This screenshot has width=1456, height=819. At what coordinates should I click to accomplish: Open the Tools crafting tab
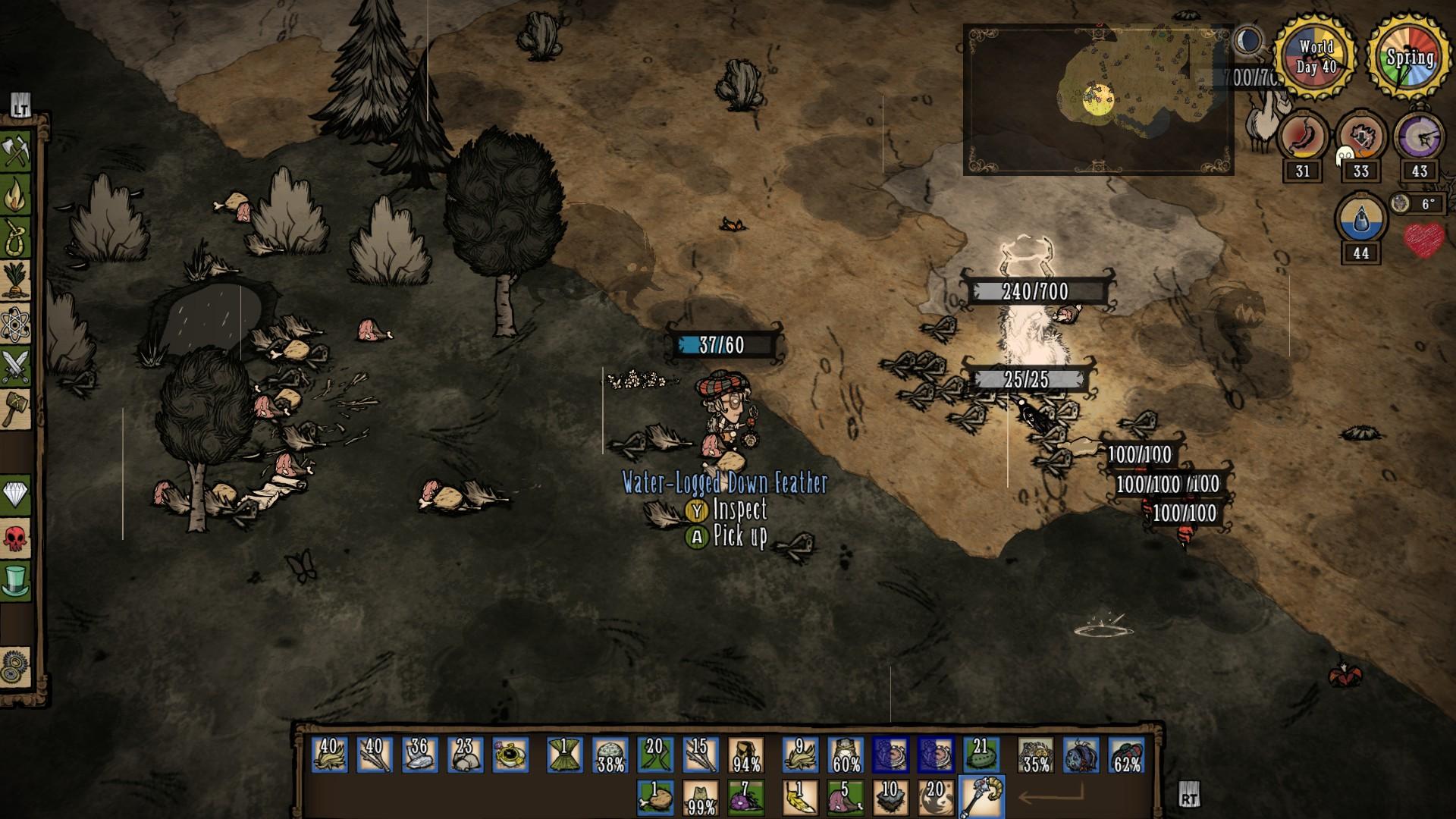pyautogui.click(x=17, y=152)
